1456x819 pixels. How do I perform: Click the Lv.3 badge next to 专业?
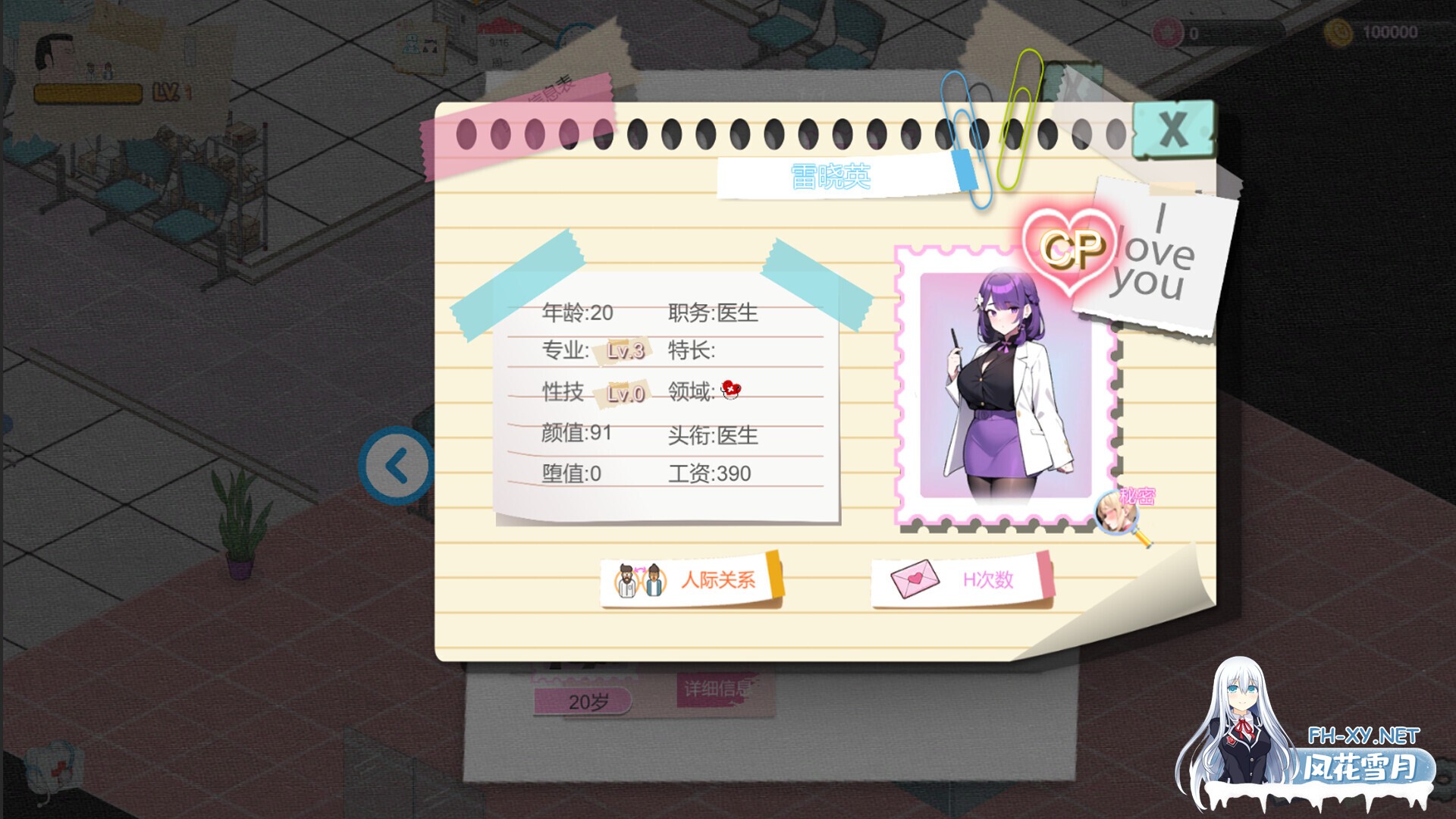tap(623, 351)
